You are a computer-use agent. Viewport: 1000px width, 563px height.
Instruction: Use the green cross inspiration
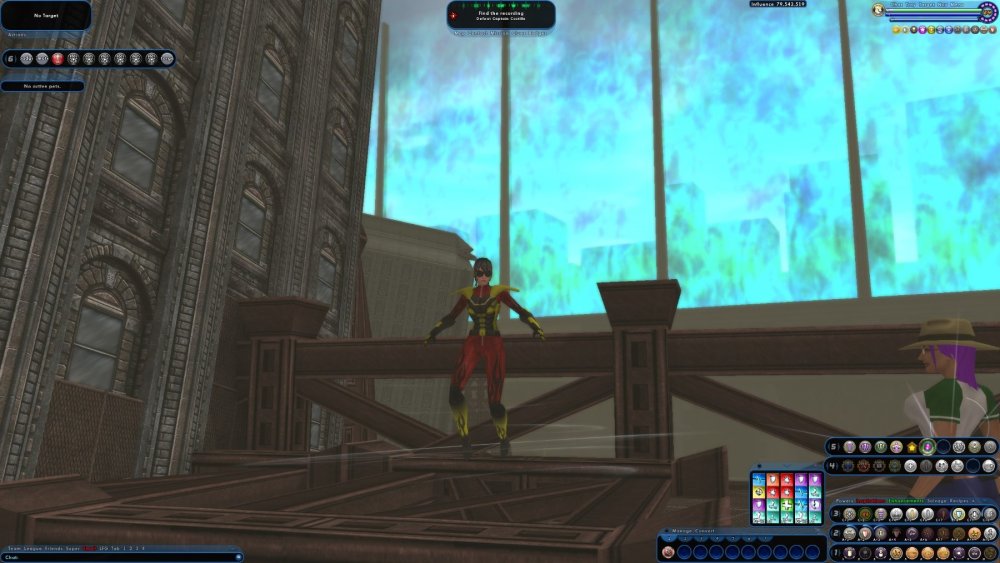click(x=788, y=505)
